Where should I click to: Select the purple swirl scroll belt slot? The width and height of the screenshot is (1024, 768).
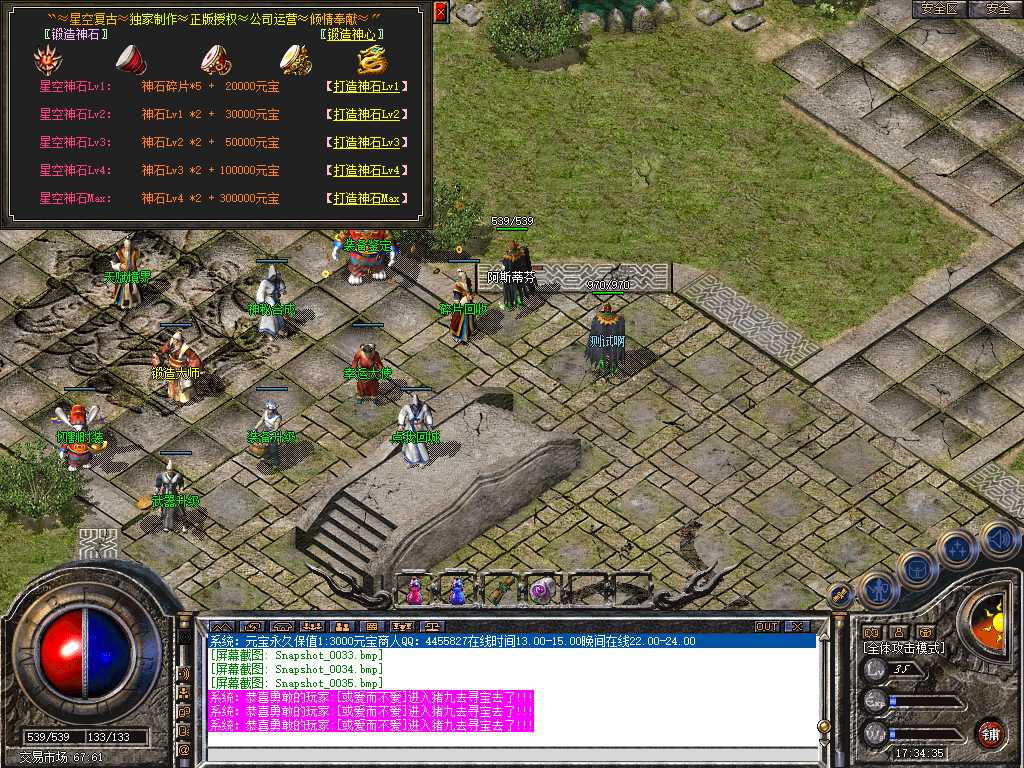(542, 590)
